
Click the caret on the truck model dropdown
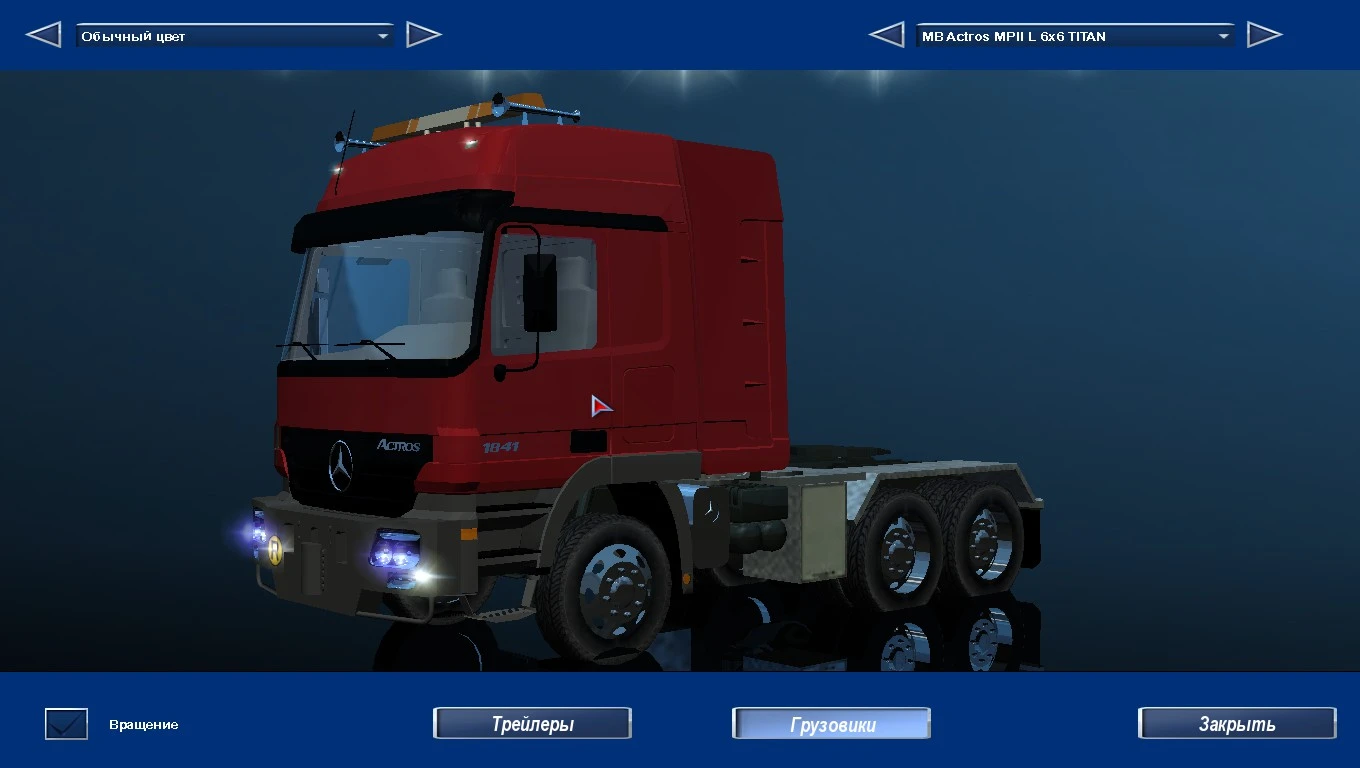click(x=1224, y=35)
